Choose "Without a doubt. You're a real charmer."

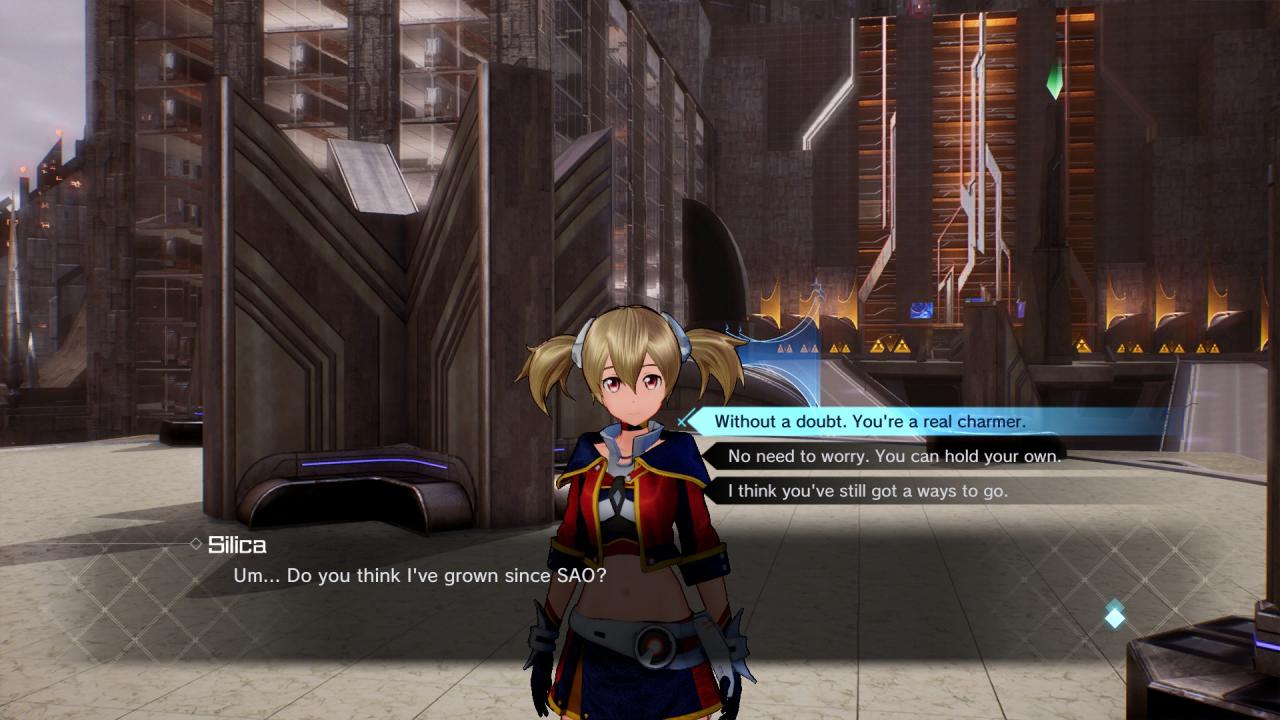point(870,422)
